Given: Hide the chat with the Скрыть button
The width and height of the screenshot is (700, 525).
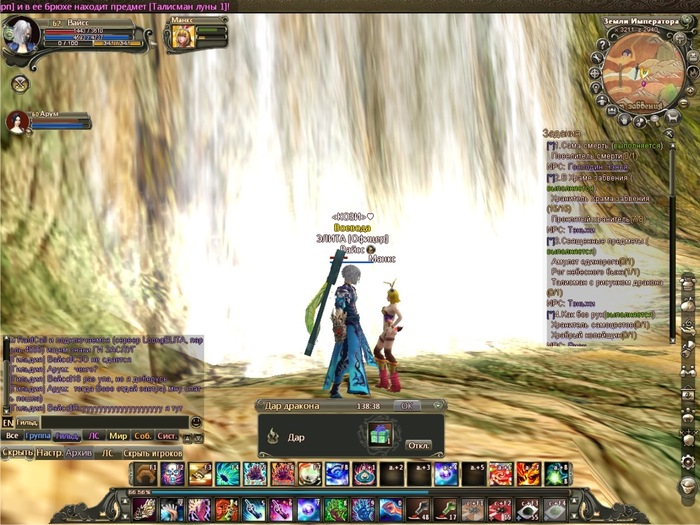Looking at the screenshot, I should point(17,453).
